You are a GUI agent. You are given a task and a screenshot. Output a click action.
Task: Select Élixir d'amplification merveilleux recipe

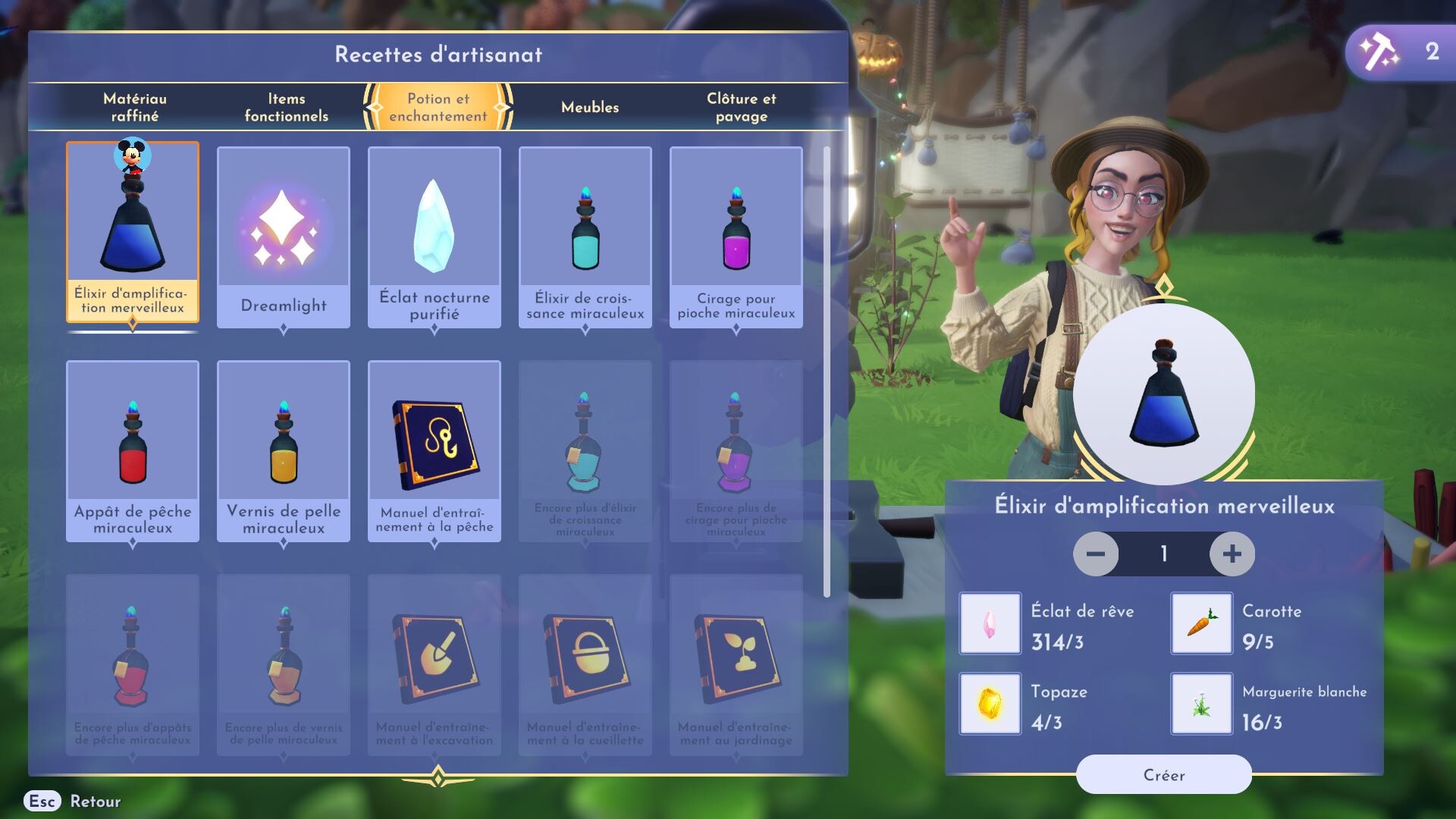click(x=133, y=232)
